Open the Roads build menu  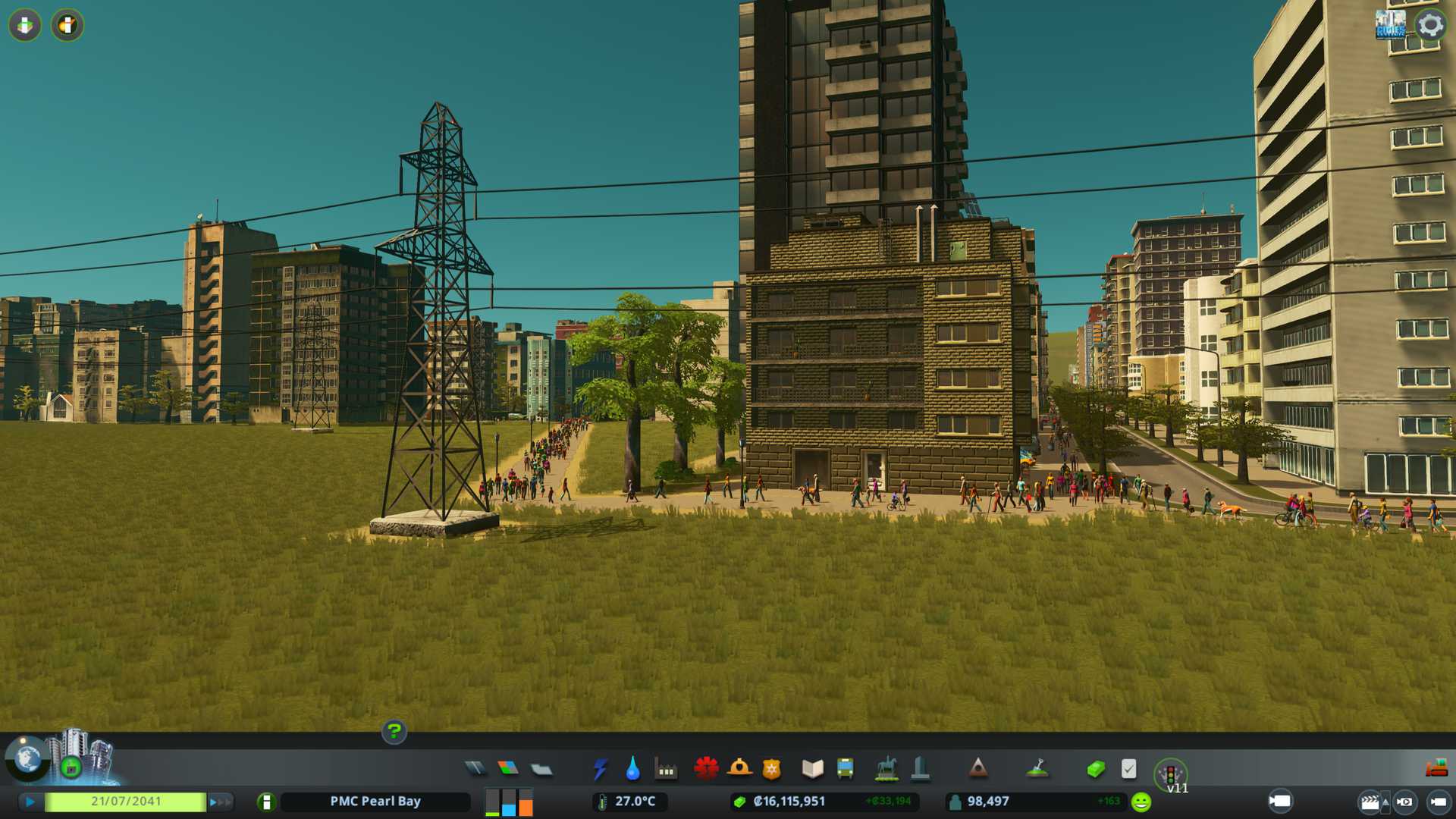[475, 769]
